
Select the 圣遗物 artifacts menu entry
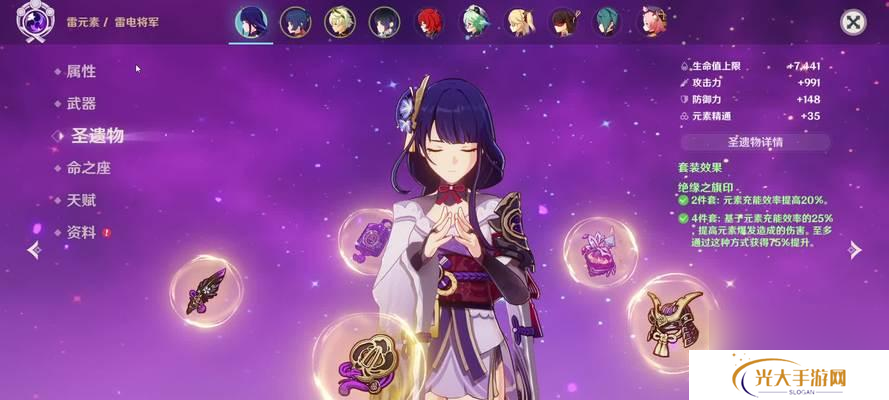tap(96, 136)
